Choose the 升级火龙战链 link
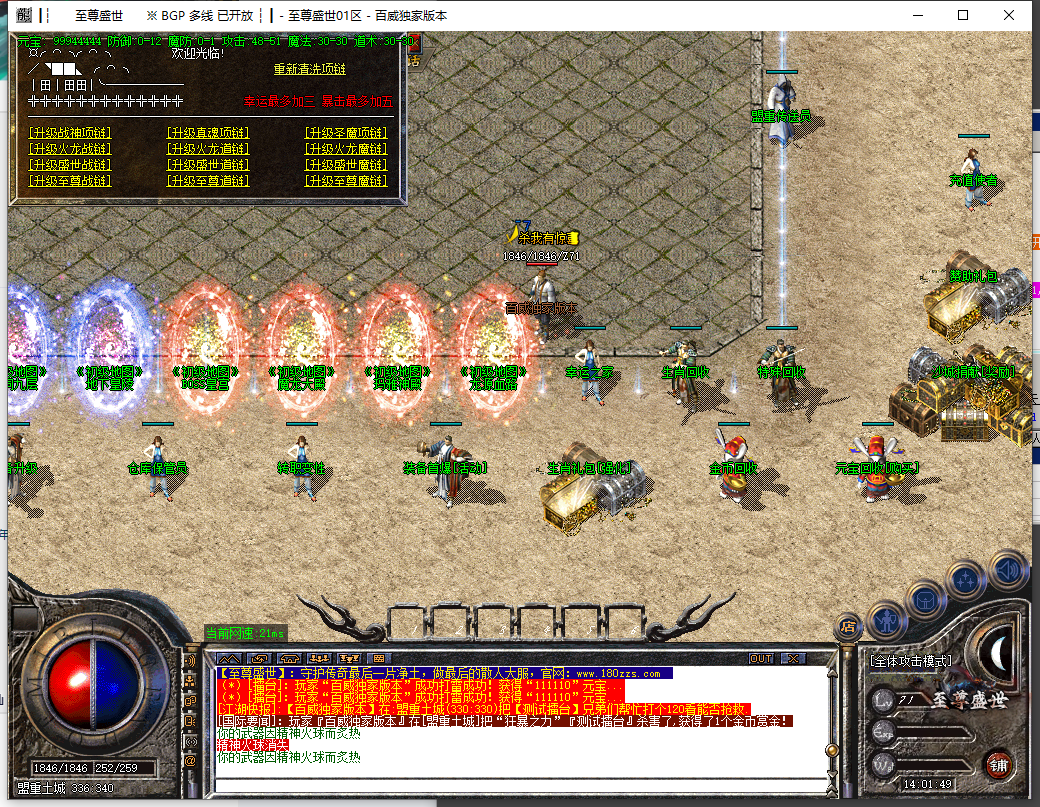The height and width of the screenshot is (807, 1040). pos(70,149)
